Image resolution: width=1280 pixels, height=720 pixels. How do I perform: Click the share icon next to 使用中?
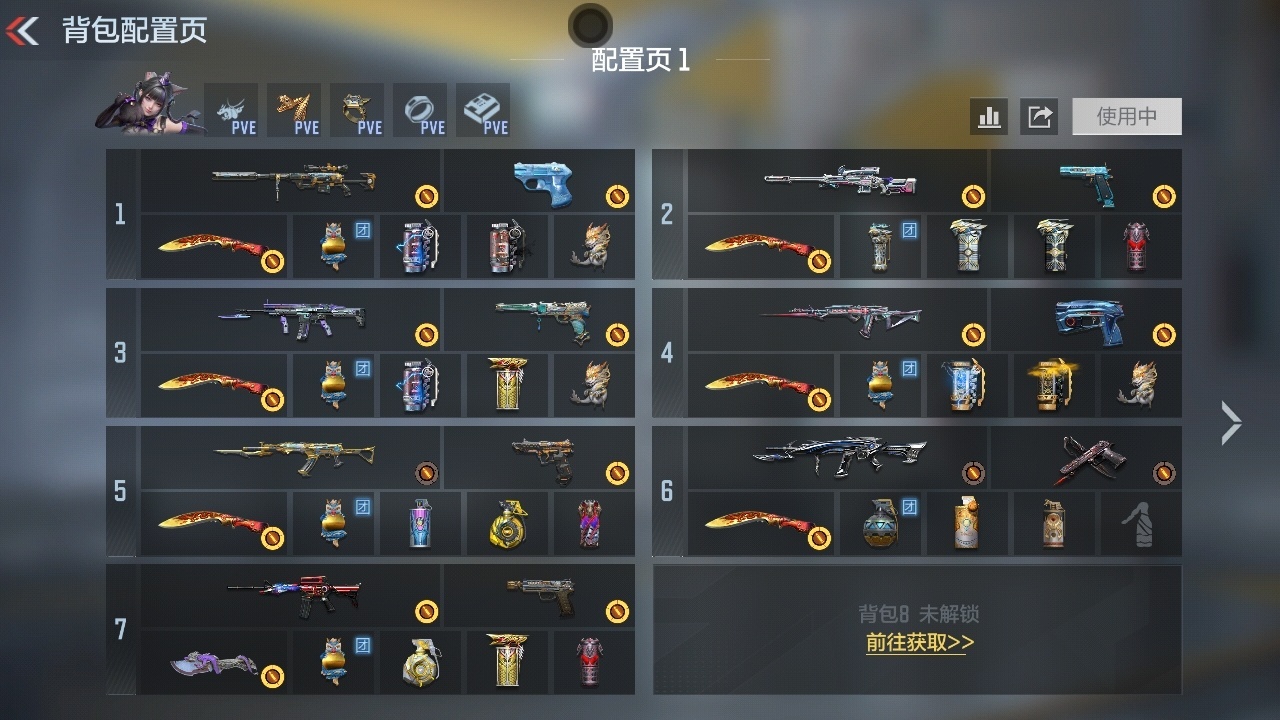(1039, 117)
